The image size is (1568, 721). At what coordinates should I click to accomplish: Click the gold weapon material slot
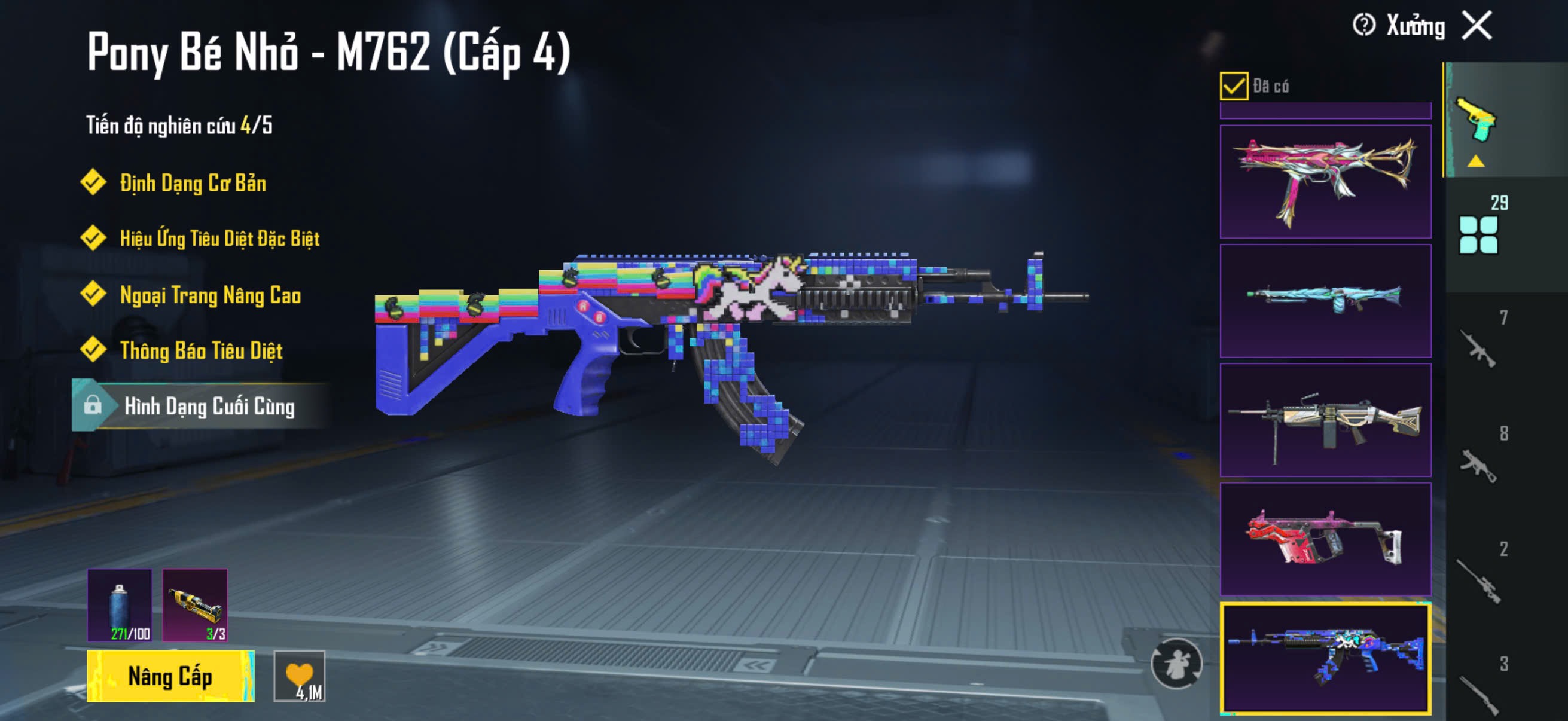195,605
